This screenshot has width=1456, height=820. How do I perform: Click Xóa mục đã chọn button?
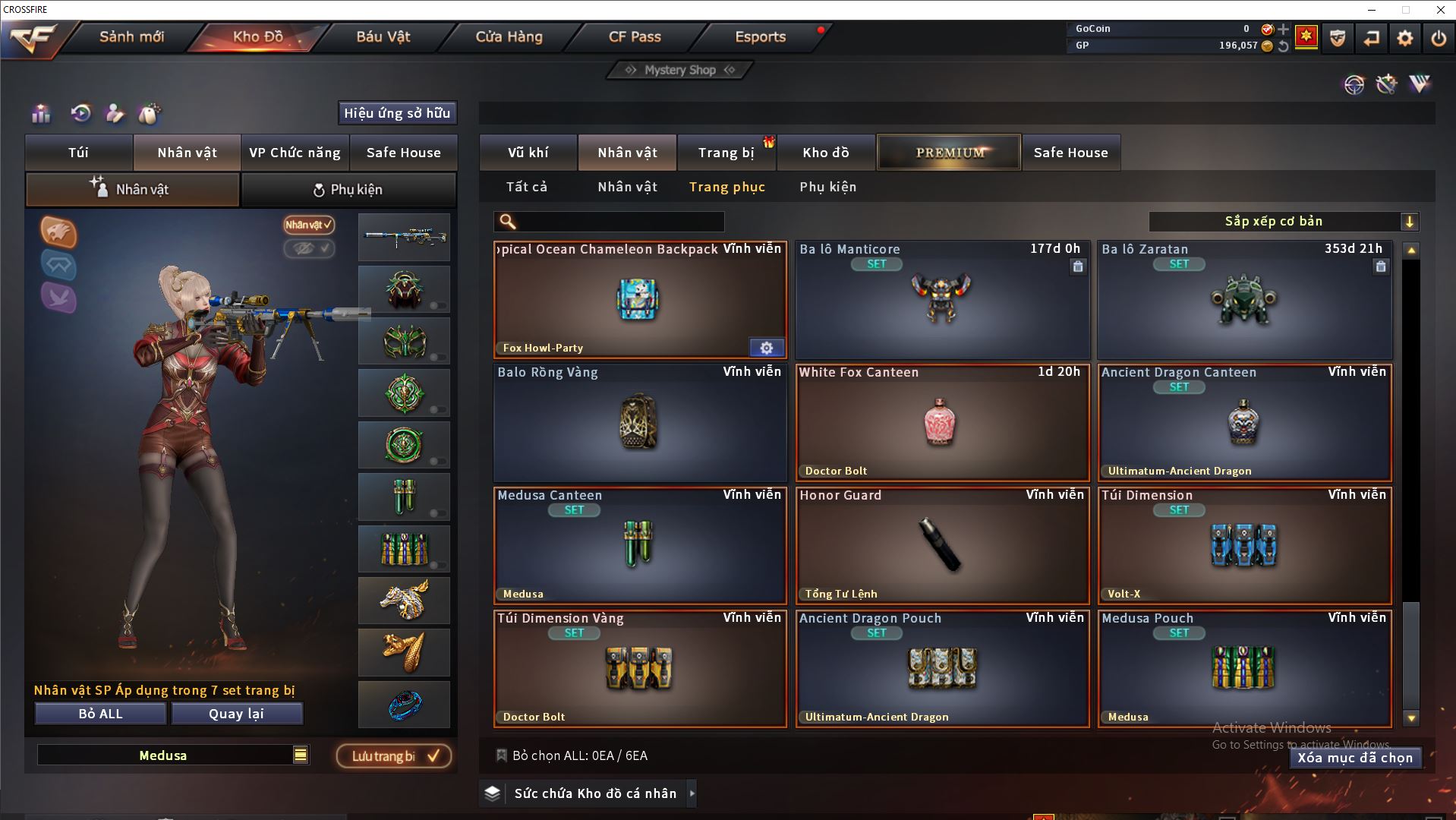1354,758
